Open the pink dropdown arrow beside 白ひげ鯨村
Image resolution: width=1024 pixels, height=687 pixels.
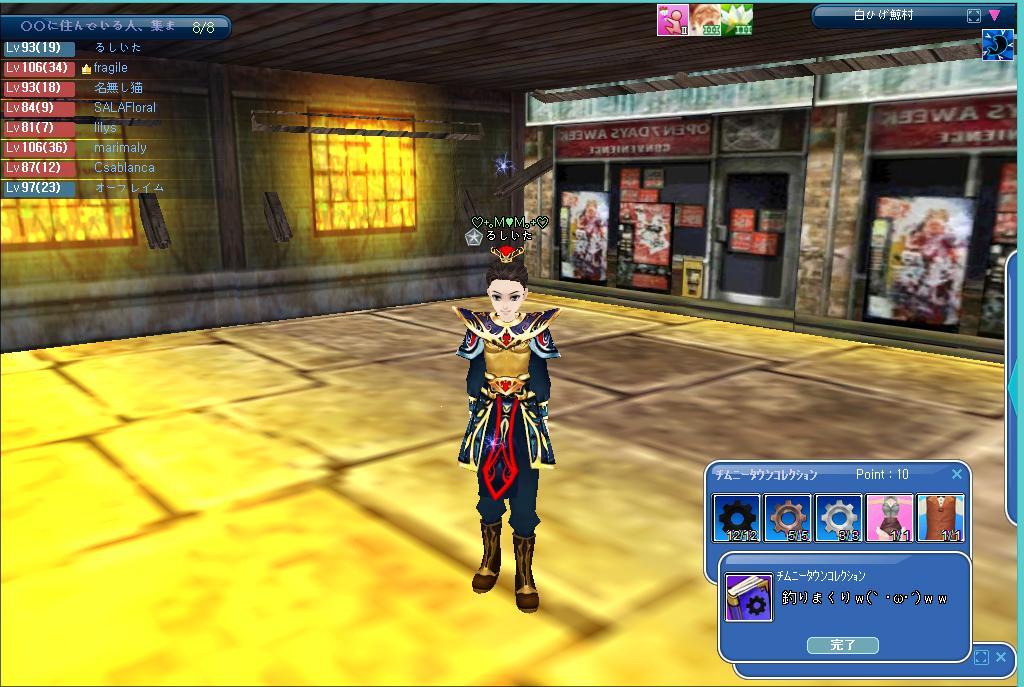tap(994, 15)
